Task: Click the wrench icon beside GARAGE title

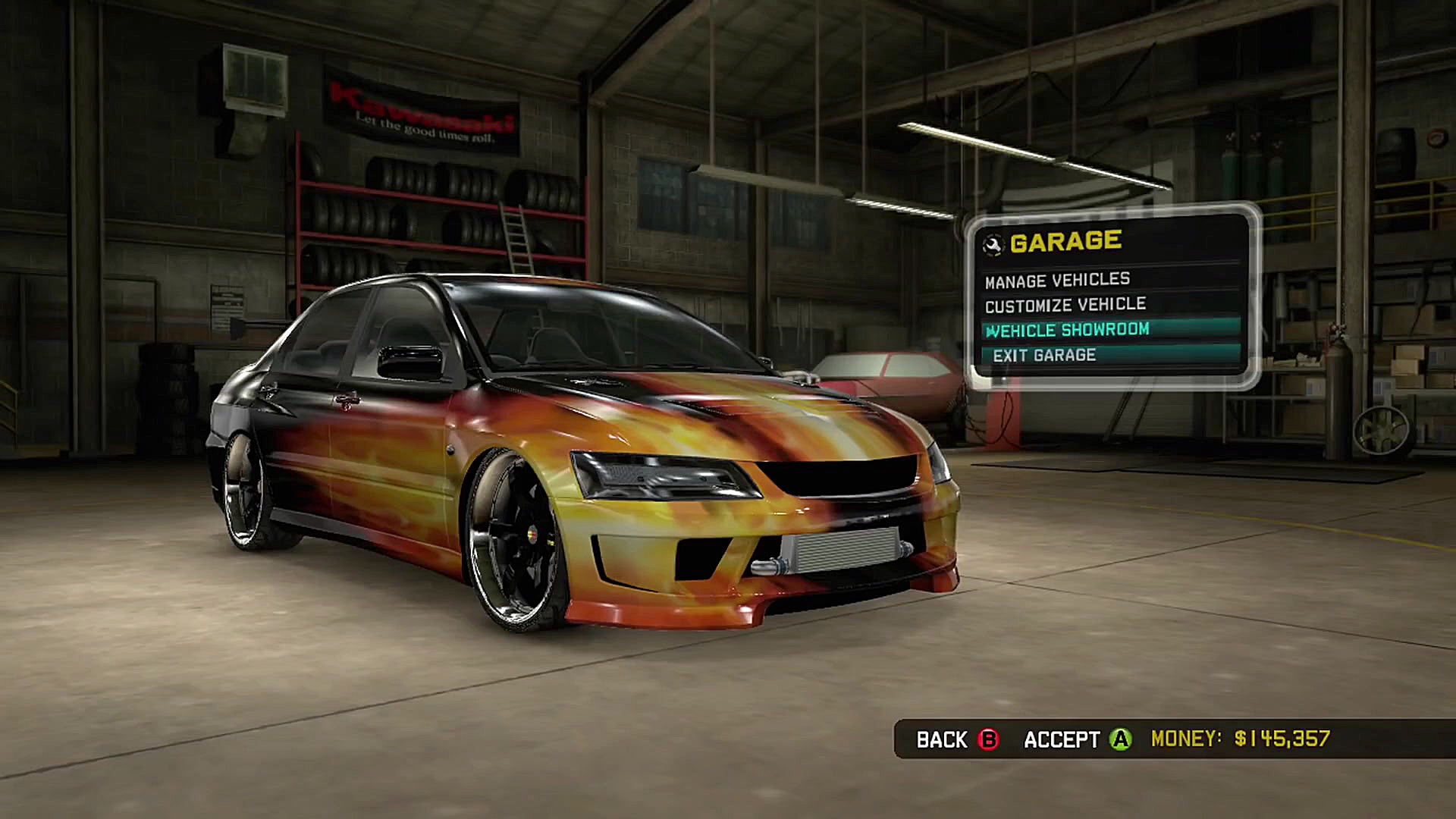Action: tap(993, 243)
